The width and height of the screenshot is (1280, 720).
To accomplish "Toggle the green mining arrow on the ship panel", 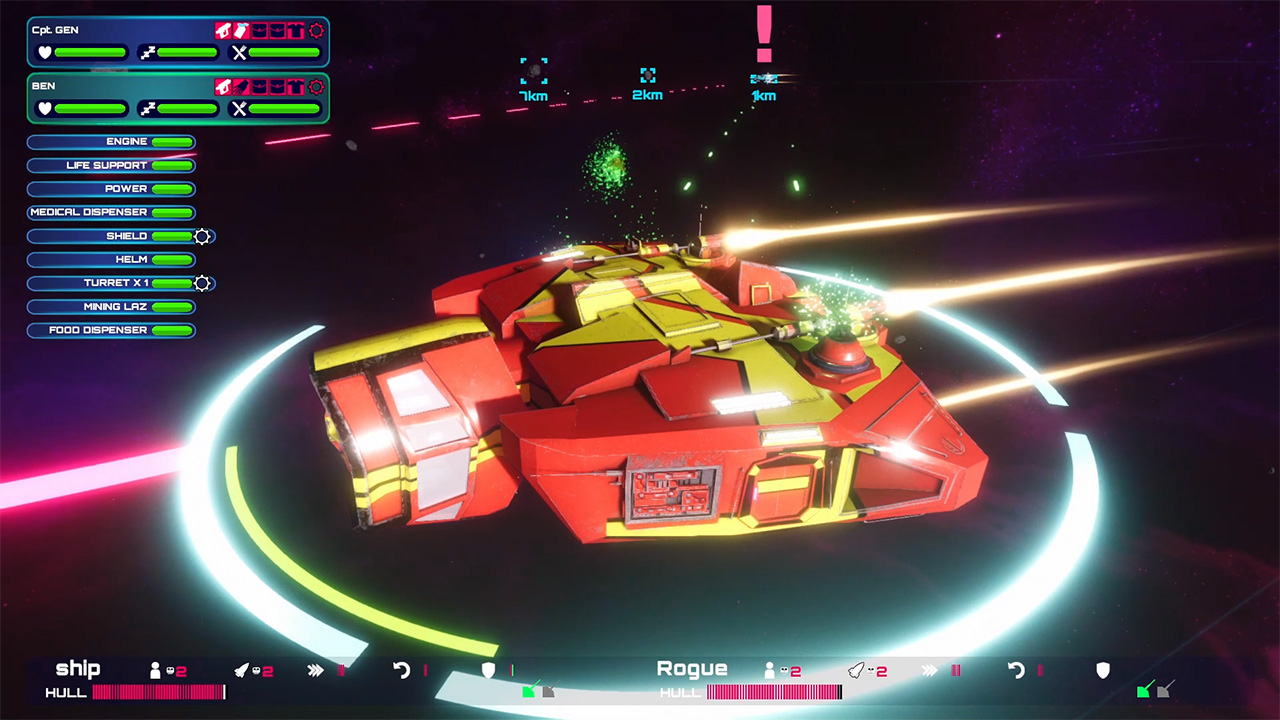I will tap(528, 692).
